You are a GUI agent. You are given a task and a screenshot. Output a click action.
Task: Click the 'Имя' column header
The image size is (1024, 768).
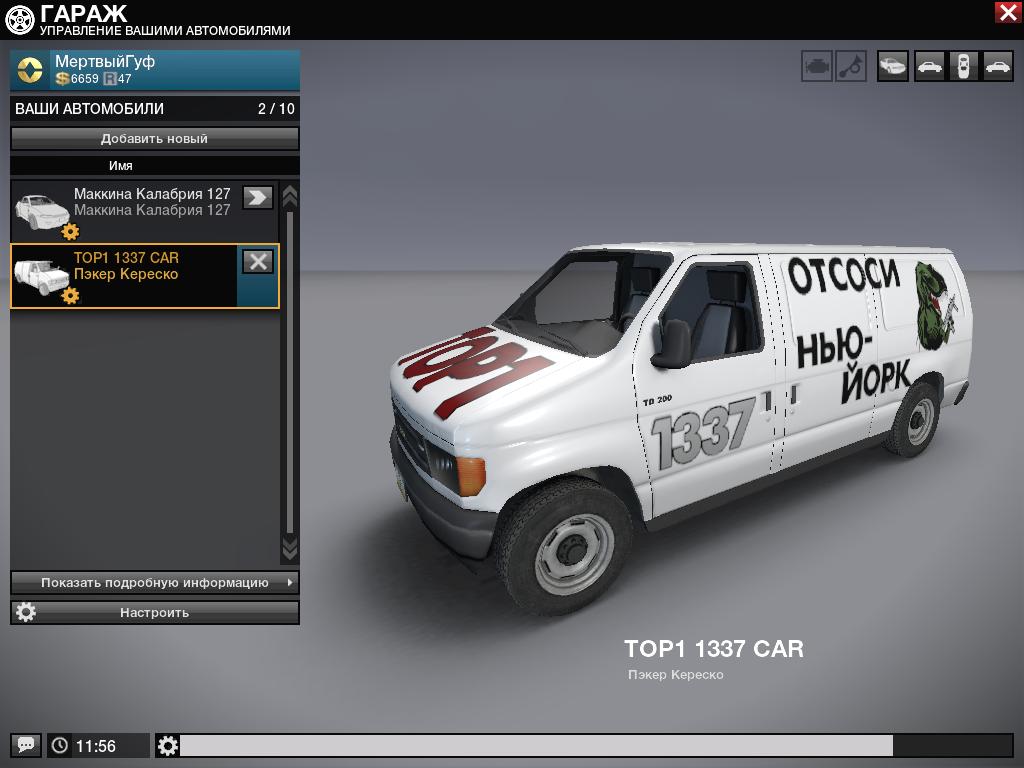click(x=121, y=166)
